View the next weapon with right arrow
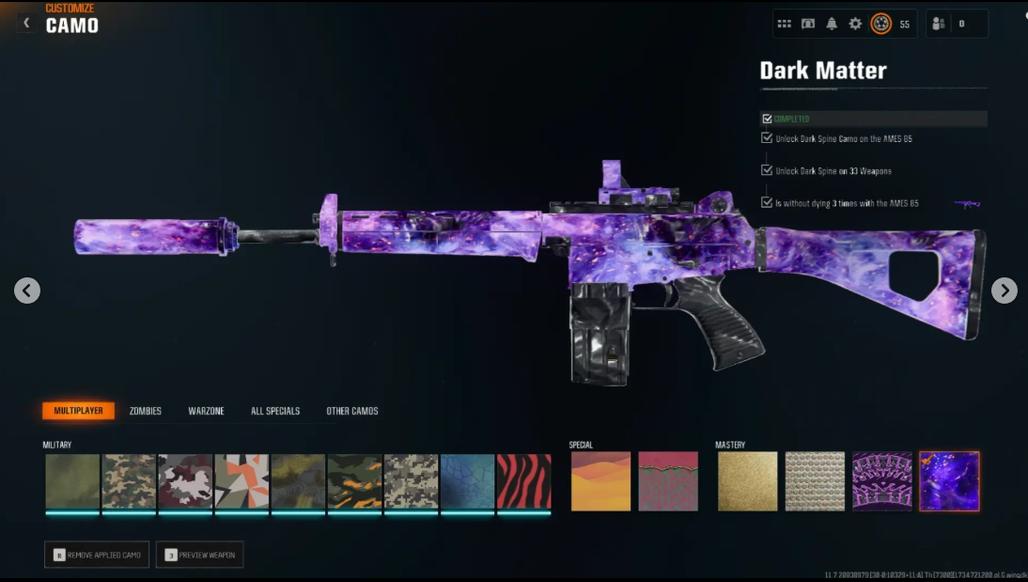The height and width of the screenshot is (582, 1028). [x=1003, y=290]
